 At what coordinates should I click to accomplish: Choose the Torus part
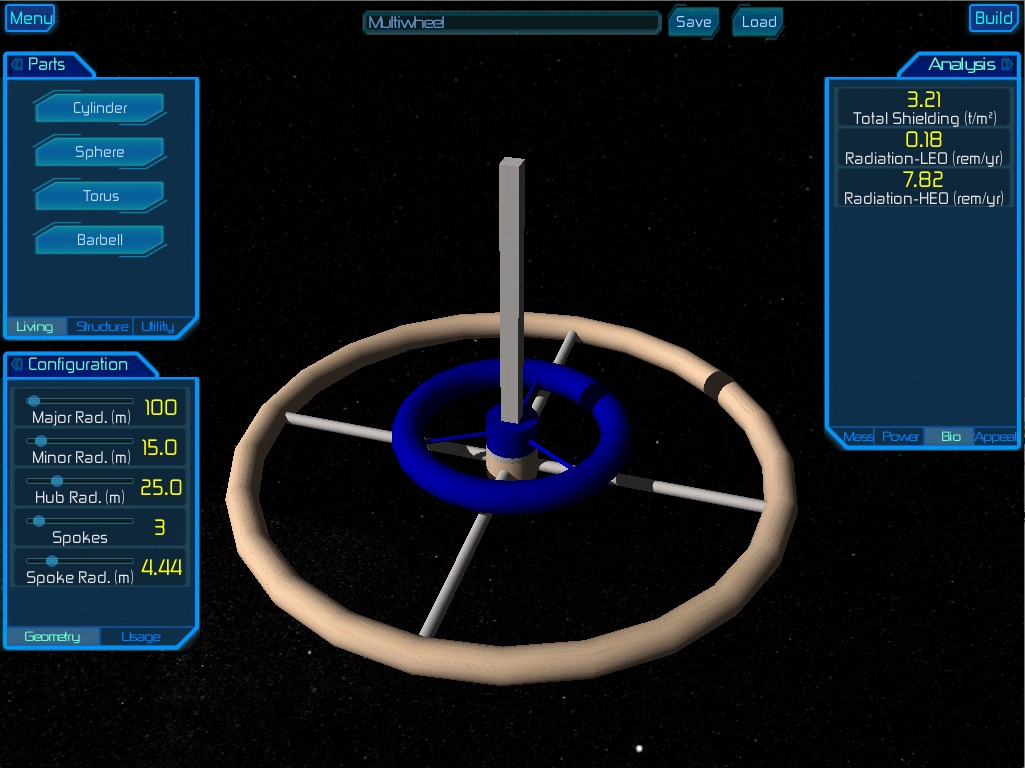tap(99, 196)
